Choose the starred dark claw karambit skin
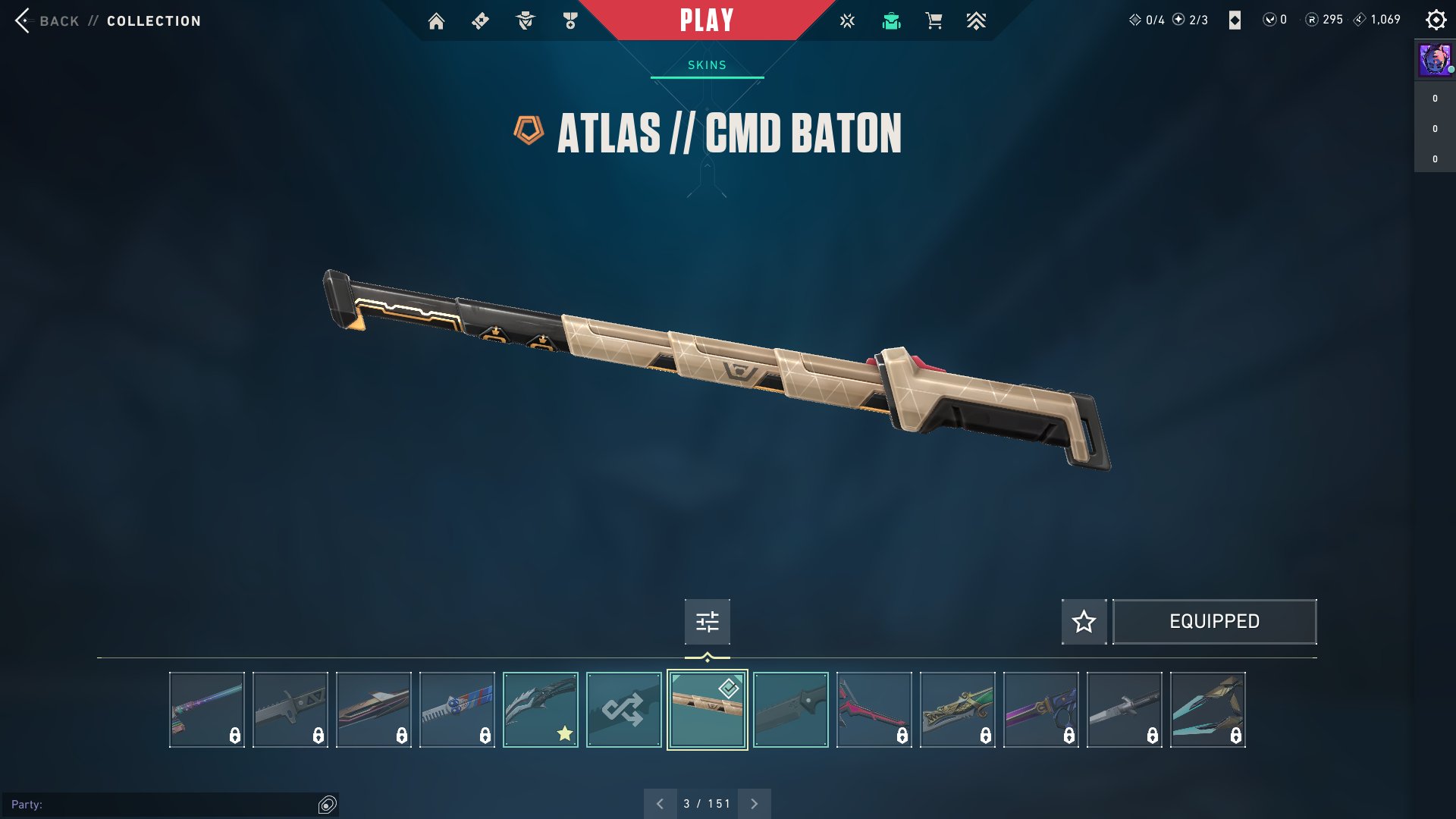This screenshot has height=819, width=1456. [x=540, y=710]
